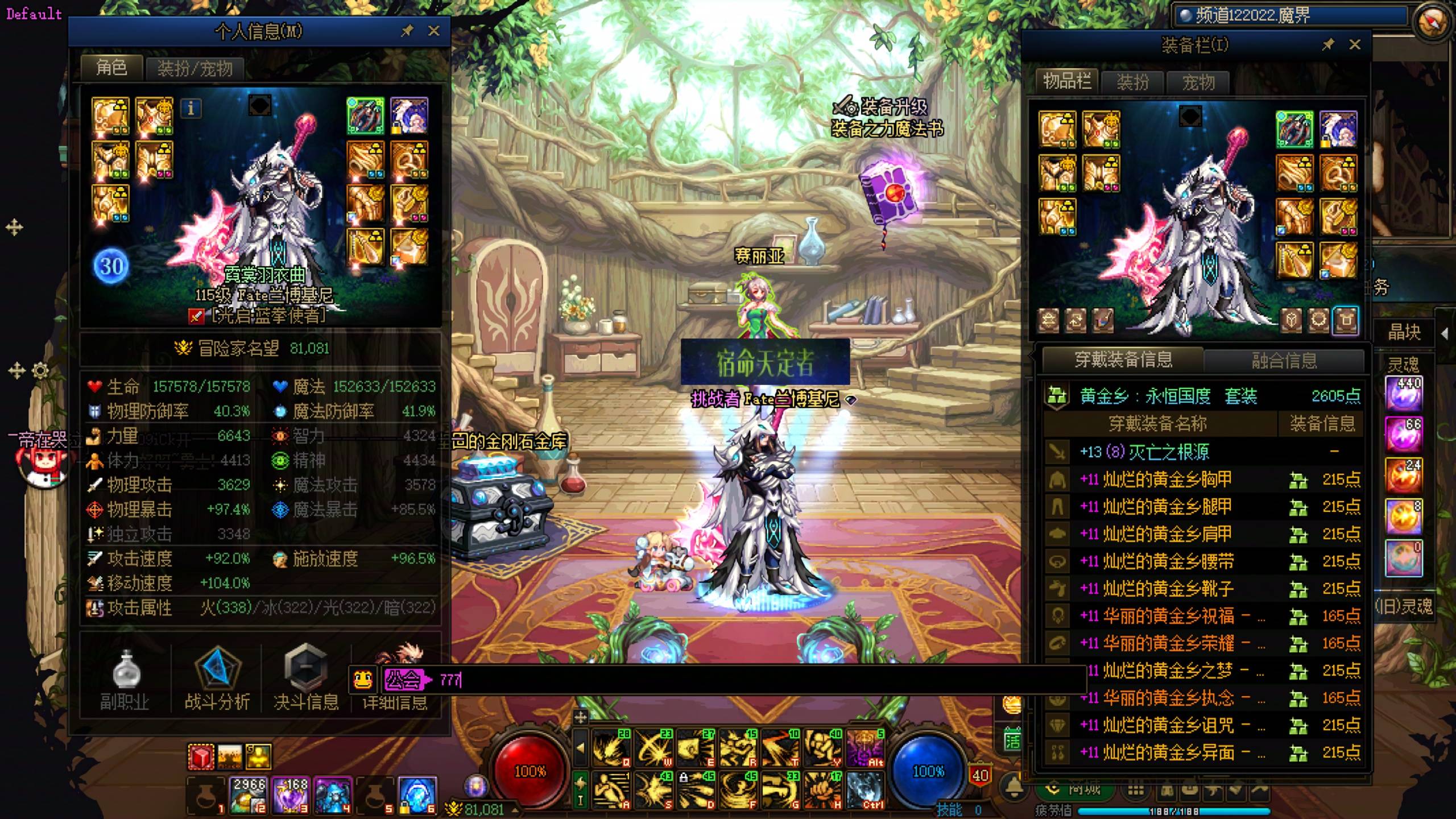Close the 装备栏 equipment window

pos(1355,44)
